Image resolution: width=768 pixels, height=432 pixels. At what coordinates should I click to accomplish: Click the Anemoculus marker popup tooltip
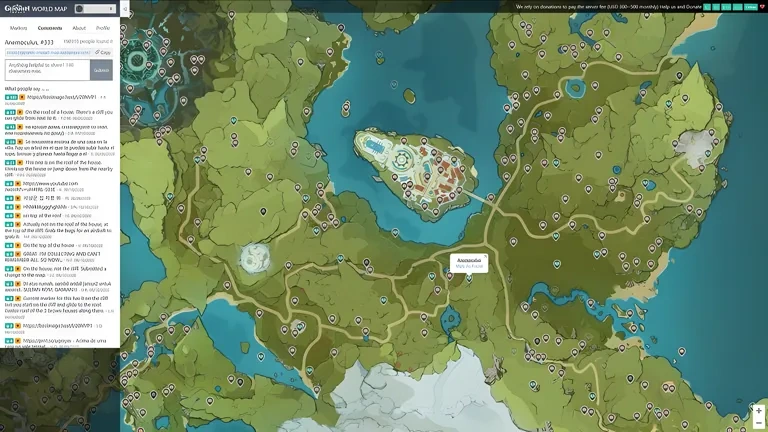(x=469, y=262)
